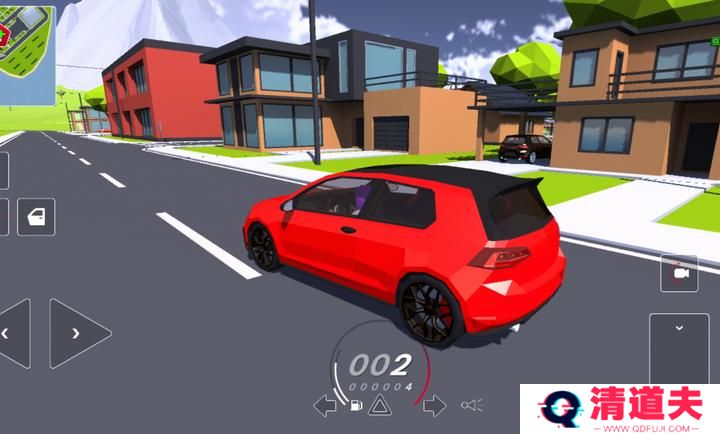720x434 pixels.
Task: Toggle the hazard warning lights
Action: (379, 405)
